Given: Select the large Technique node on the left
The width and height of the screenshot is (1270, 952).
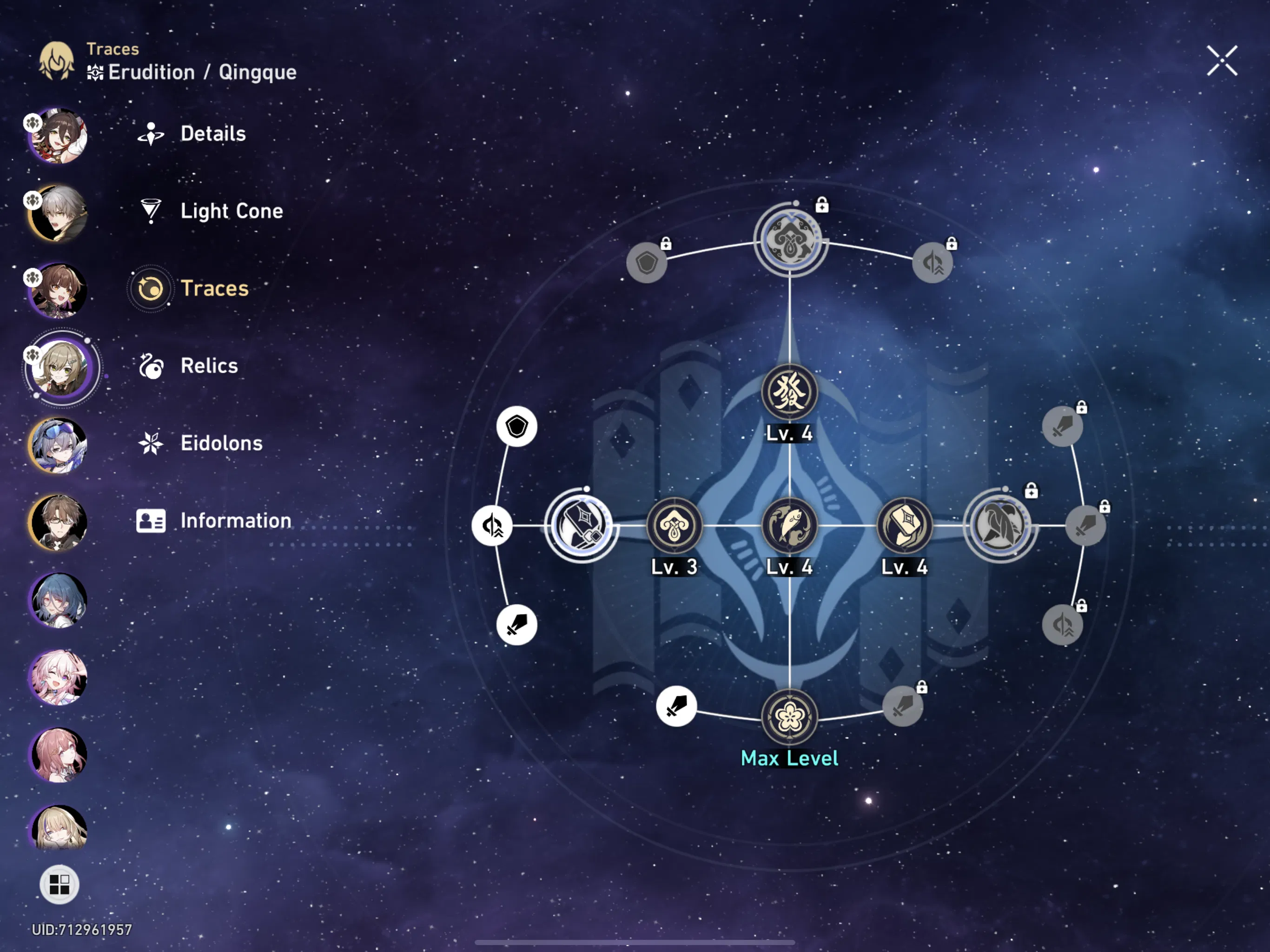Looking at the screenshot, I should 582,524.
